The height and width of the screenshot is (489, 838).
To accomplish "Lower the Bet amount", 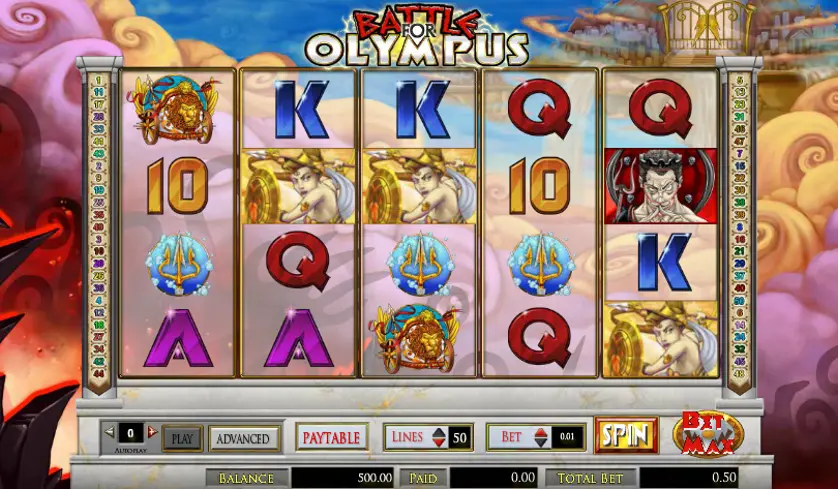I will 541,443.
